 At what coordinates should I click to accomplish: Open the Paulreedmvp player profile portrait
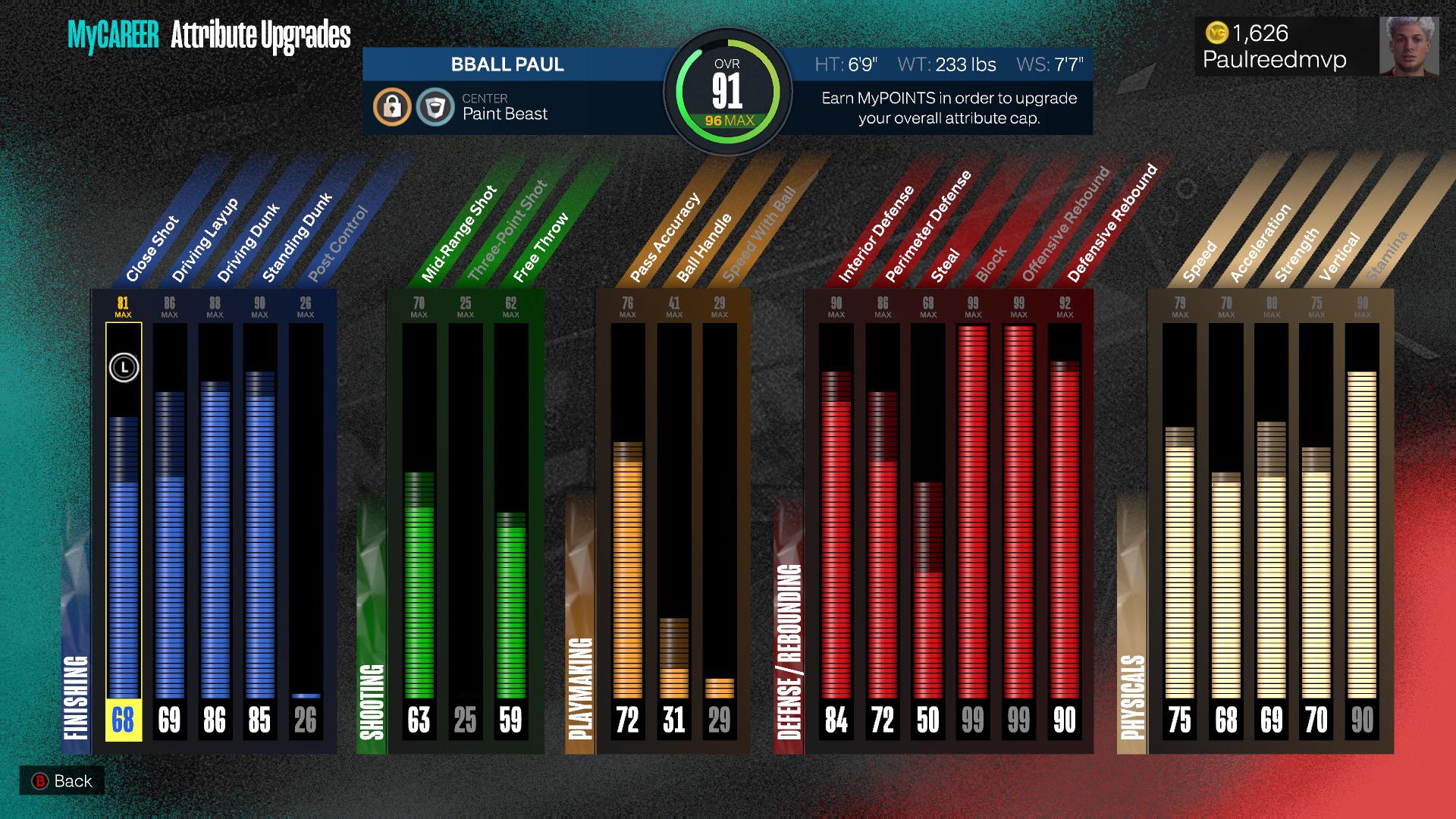coord(1408,46)
